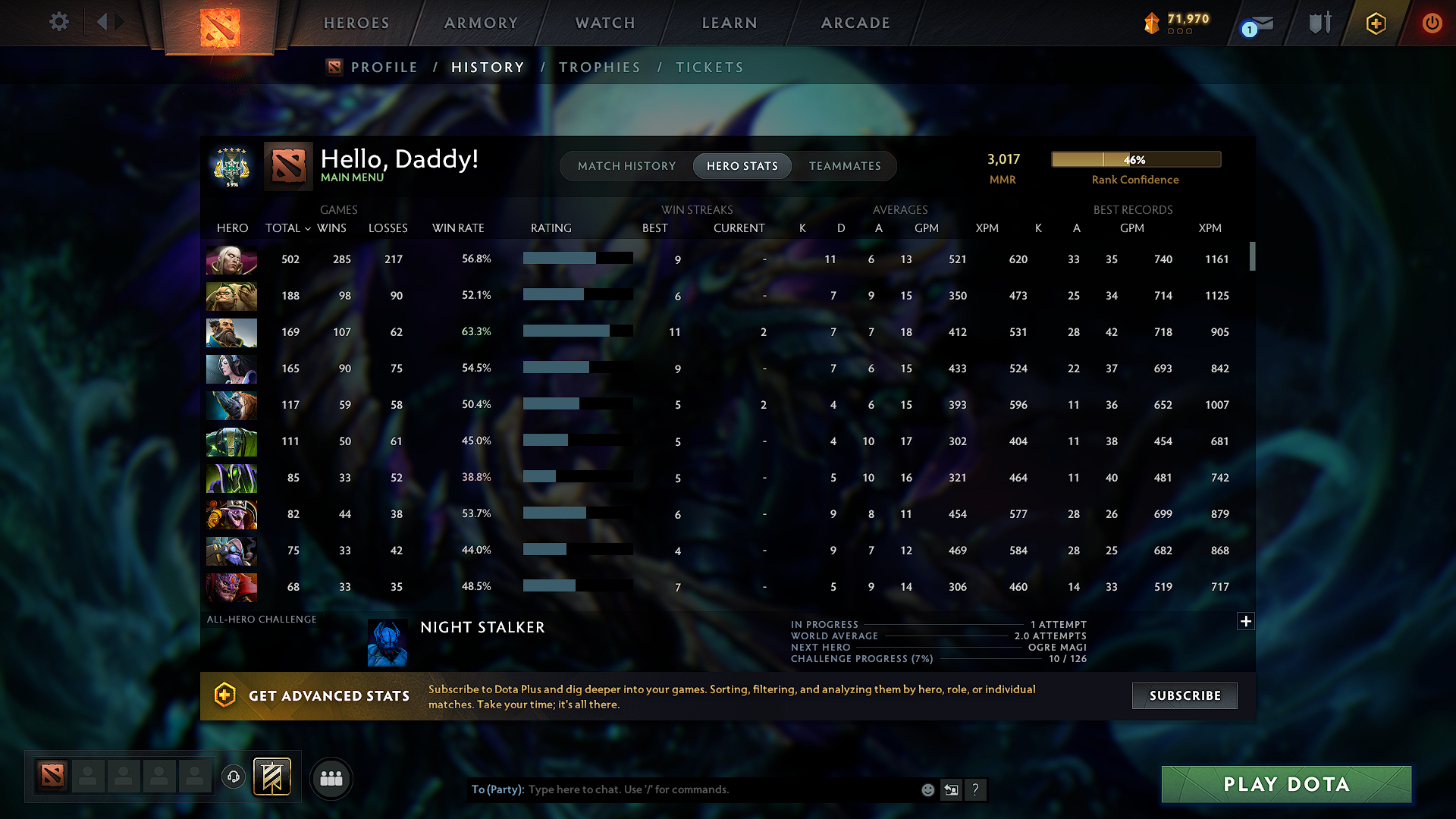This screenshot has width=1456, height=819.
Task: Open the settings gear
Action: pos(58,22)
